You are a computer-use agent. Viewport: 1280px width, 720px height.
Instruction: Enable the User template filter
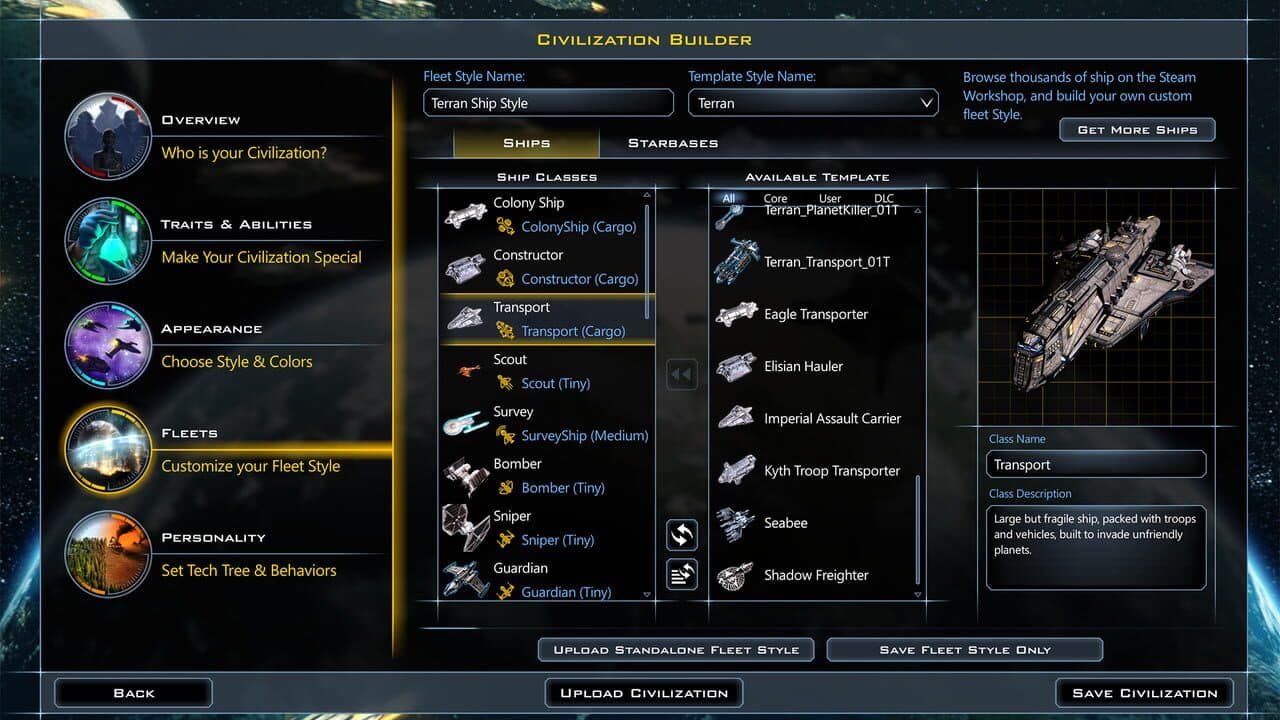coord(831,198)
